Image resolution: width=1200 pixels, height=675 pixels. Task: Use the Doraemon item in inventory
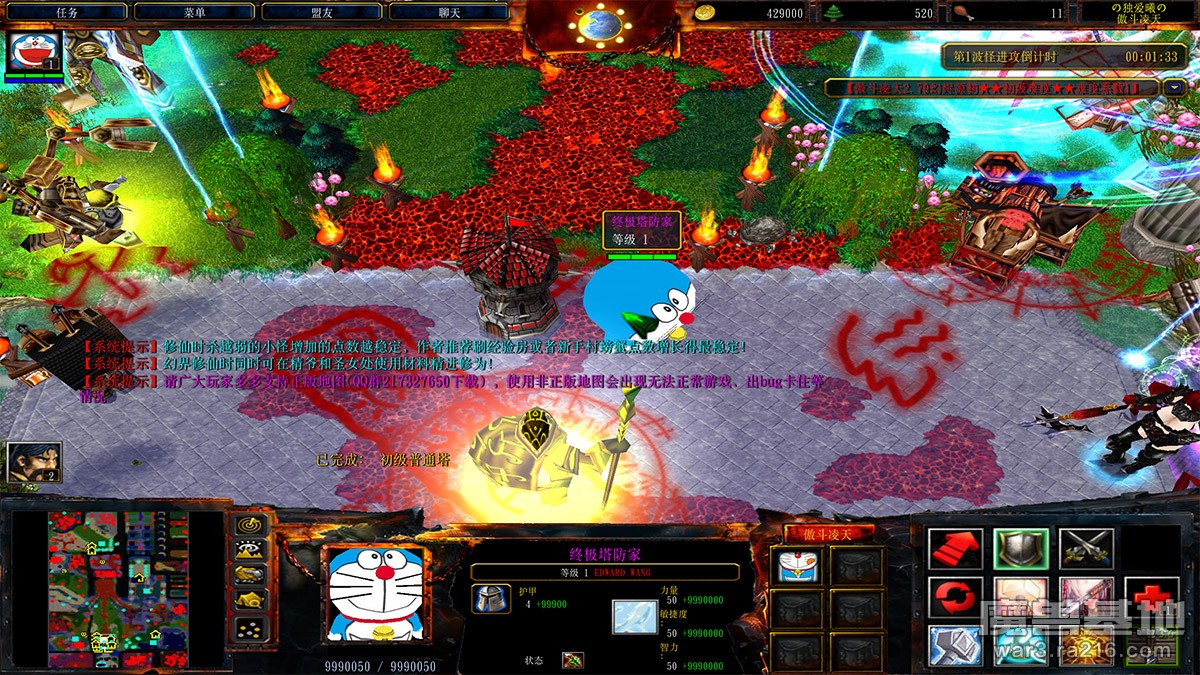pos(798,567)
